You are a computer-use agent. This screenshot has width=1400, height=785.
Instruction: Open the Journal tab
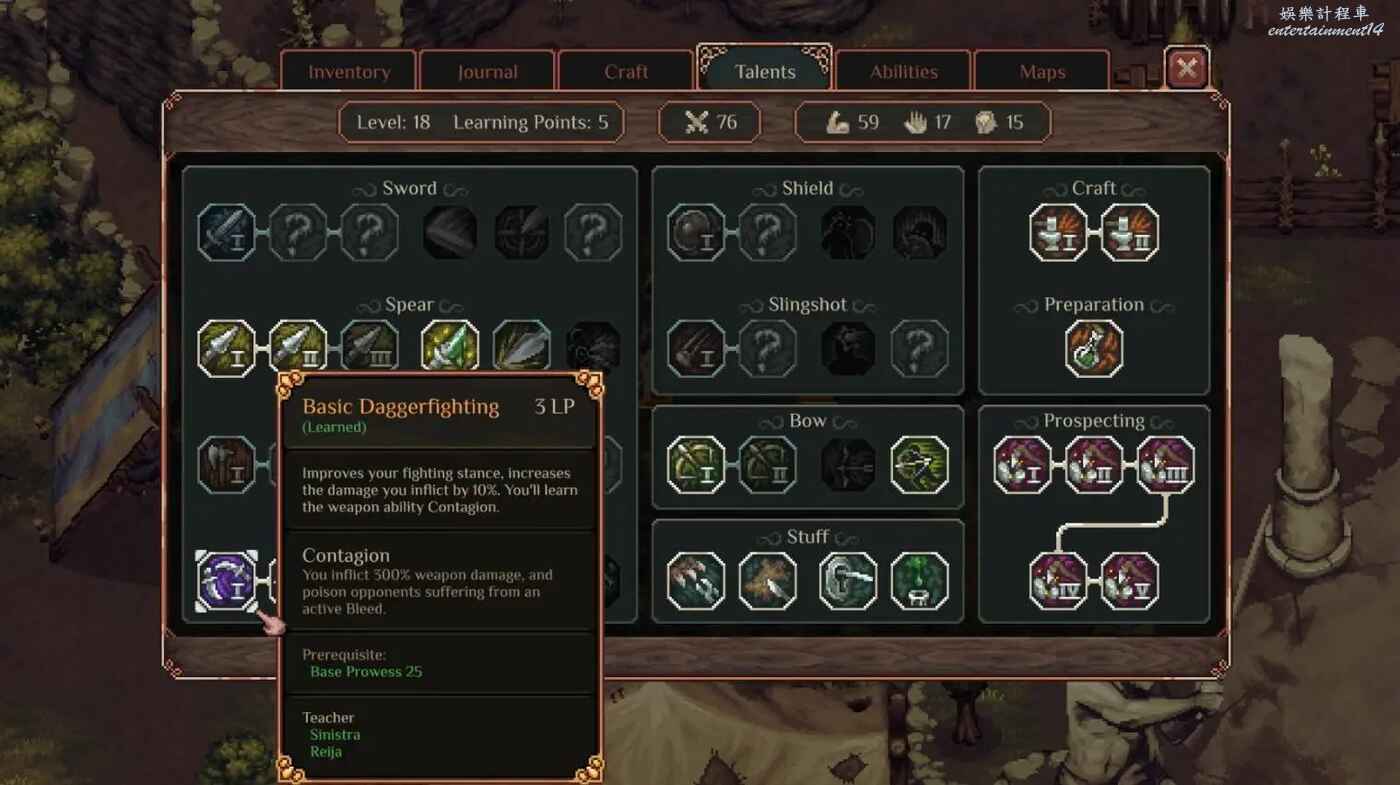(487, 72)
